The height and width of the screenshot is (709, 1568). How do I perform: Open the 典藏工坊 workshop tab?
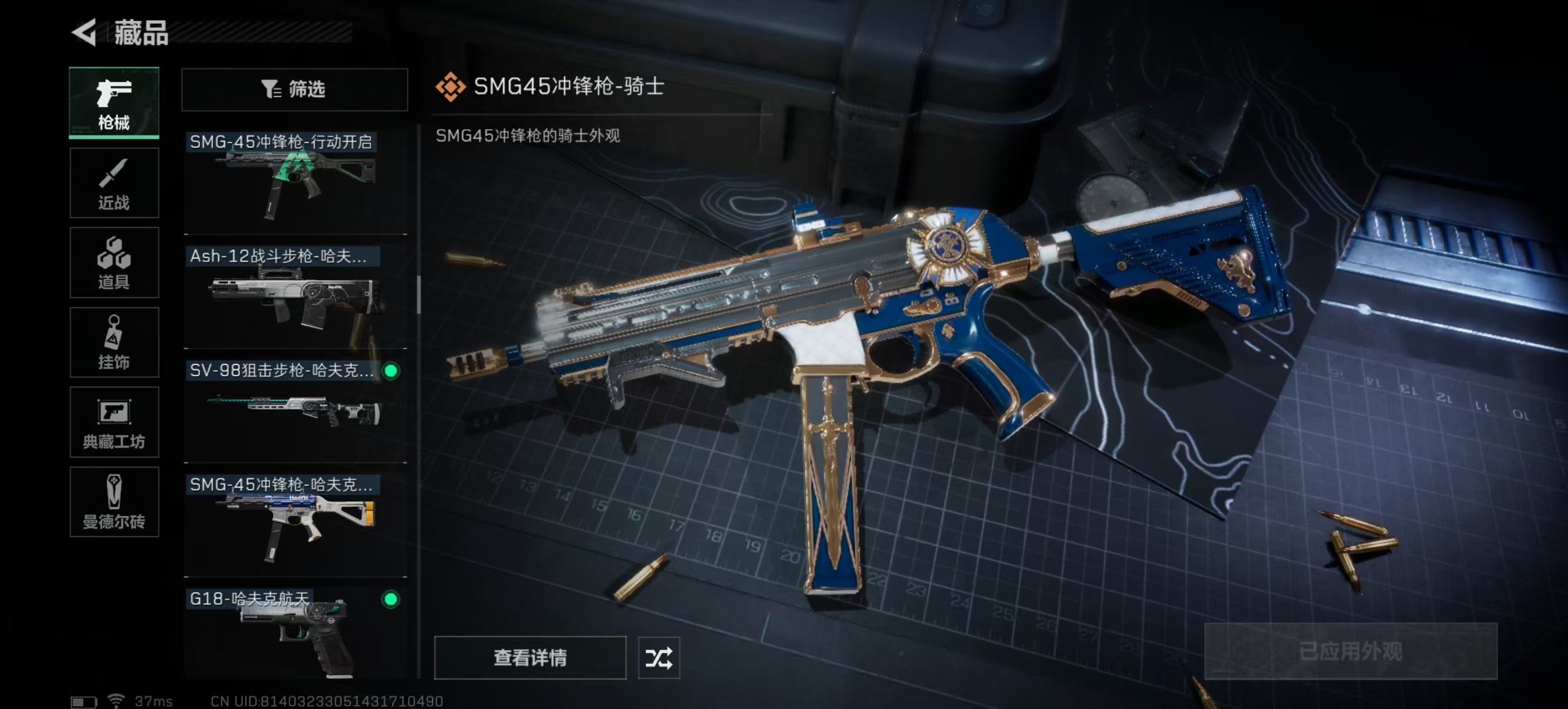coord(114,422)
